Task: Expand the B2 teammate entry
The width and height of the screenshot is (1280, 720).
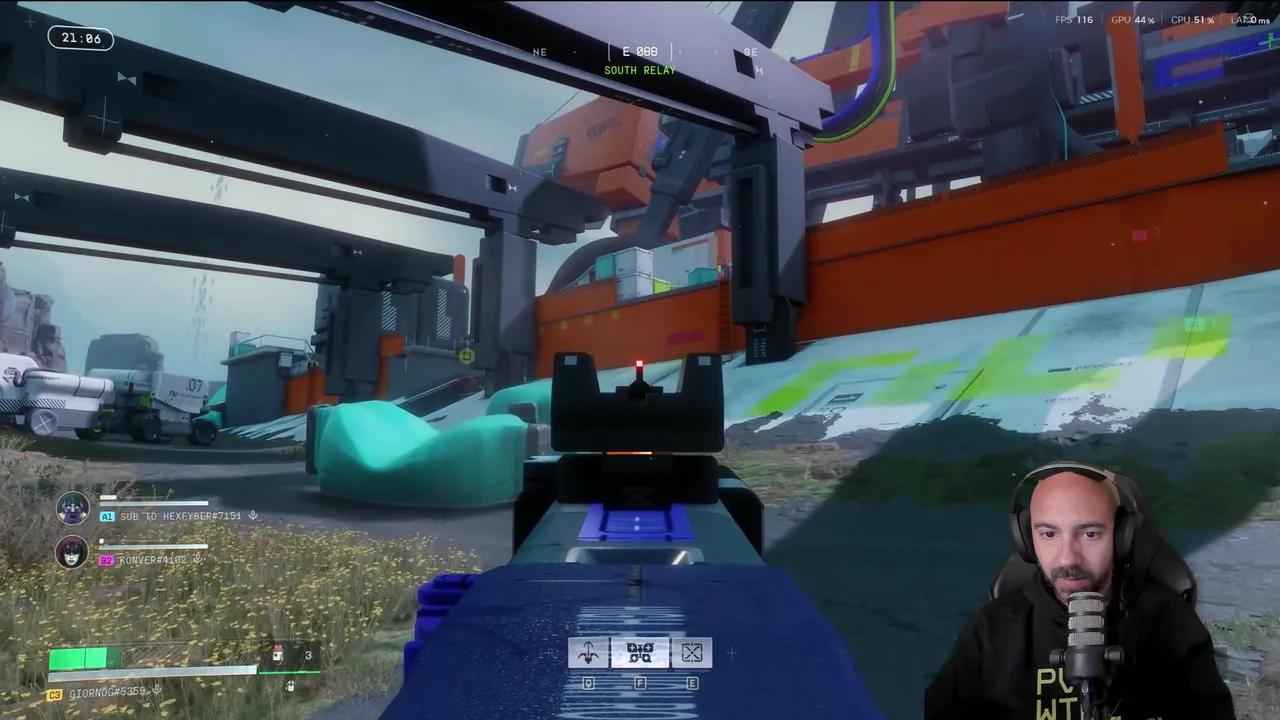Action: pos(107,559)
